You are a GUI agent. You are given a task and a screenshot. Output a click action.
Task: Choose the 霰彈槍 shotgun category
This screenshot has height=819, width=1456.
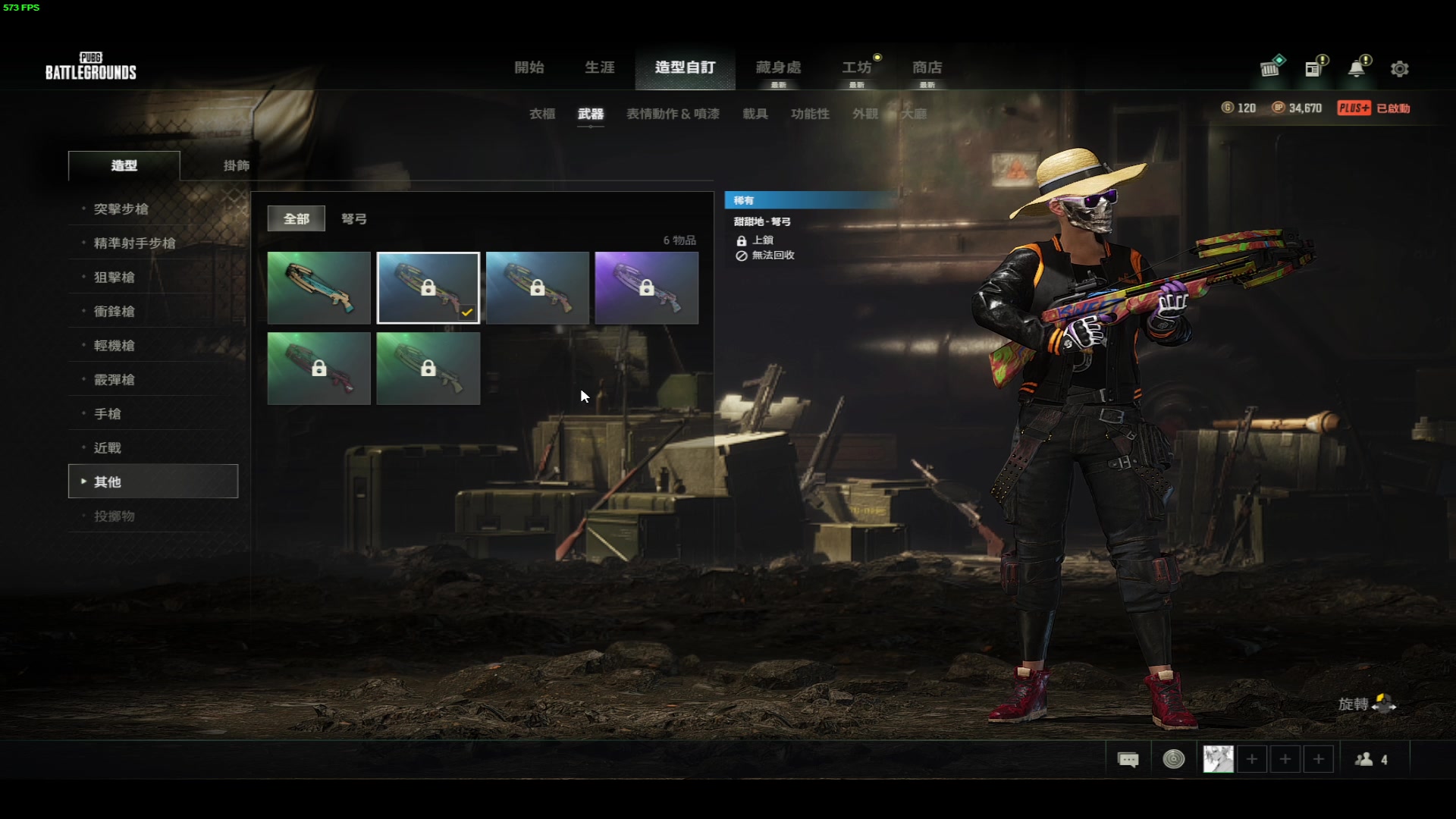(115, 379)
